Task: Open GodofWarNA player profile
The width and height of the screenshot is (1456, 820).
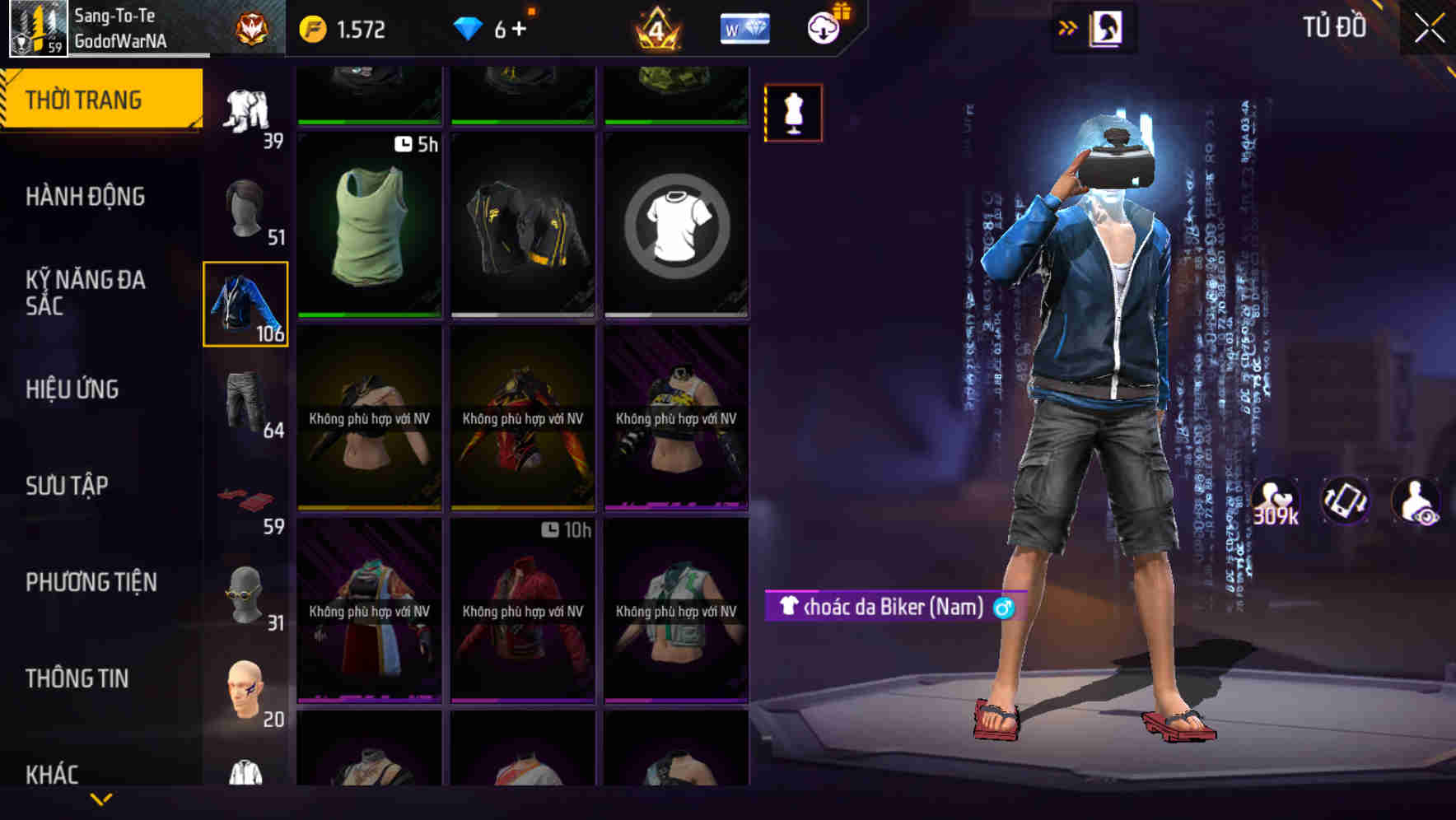Action: (x=120, y=37)
